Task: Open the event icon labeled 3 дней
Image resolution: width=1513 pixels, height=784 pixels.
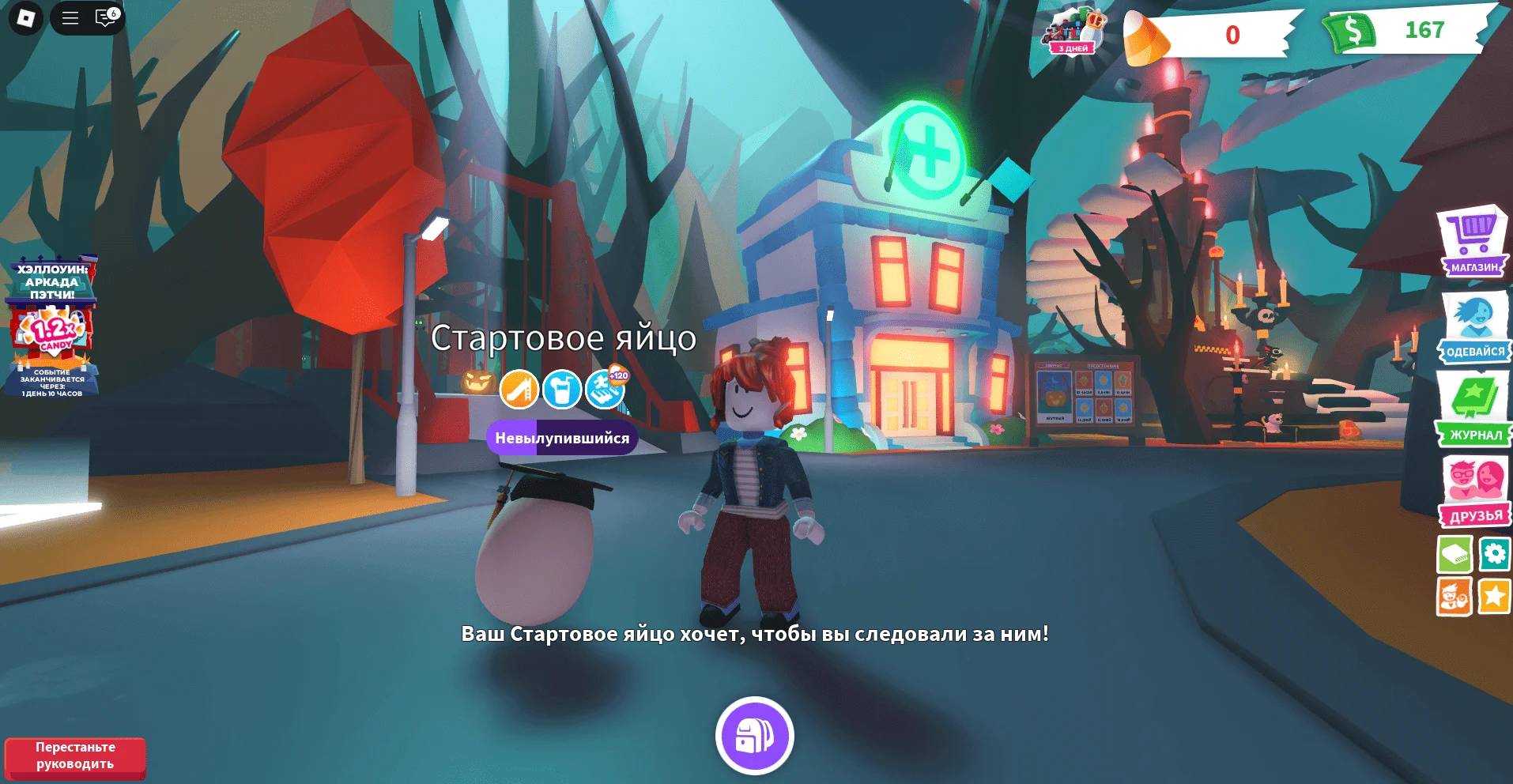Action: pos(1073,32)
